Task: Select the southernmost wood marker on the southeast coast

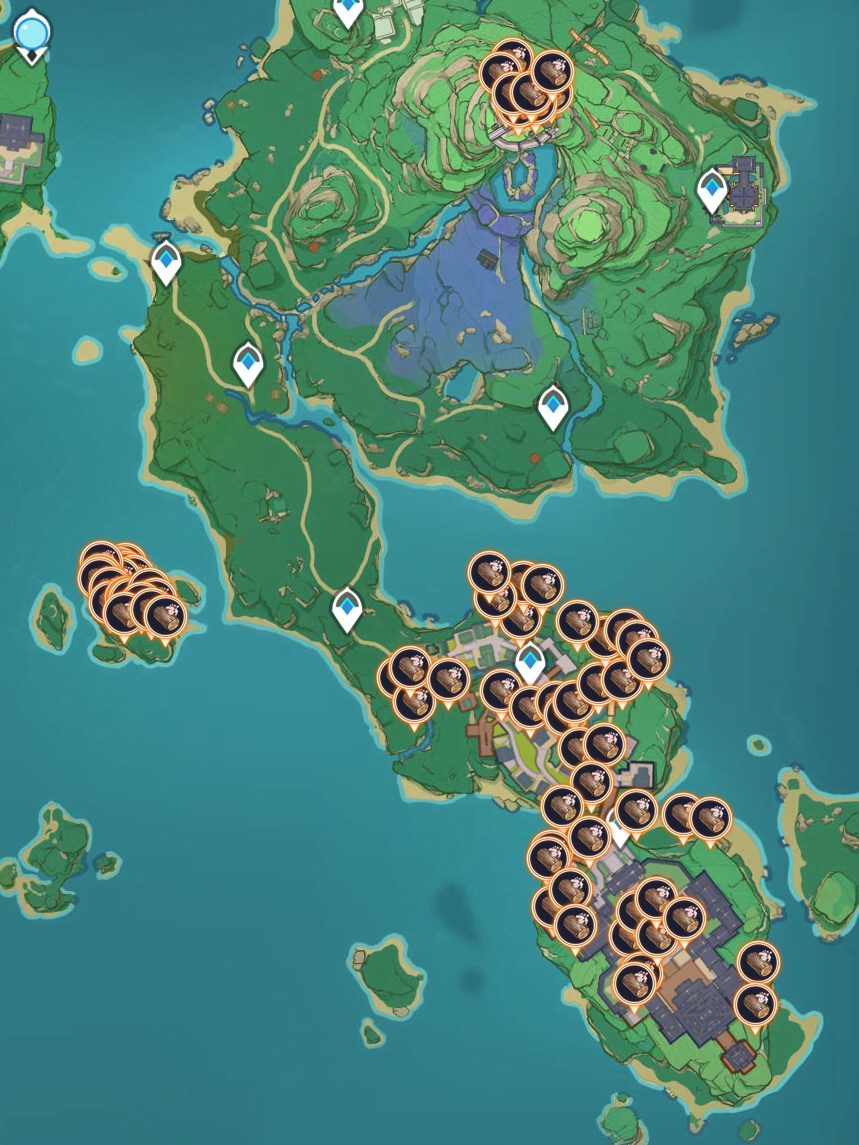Action: point(755,1004)
